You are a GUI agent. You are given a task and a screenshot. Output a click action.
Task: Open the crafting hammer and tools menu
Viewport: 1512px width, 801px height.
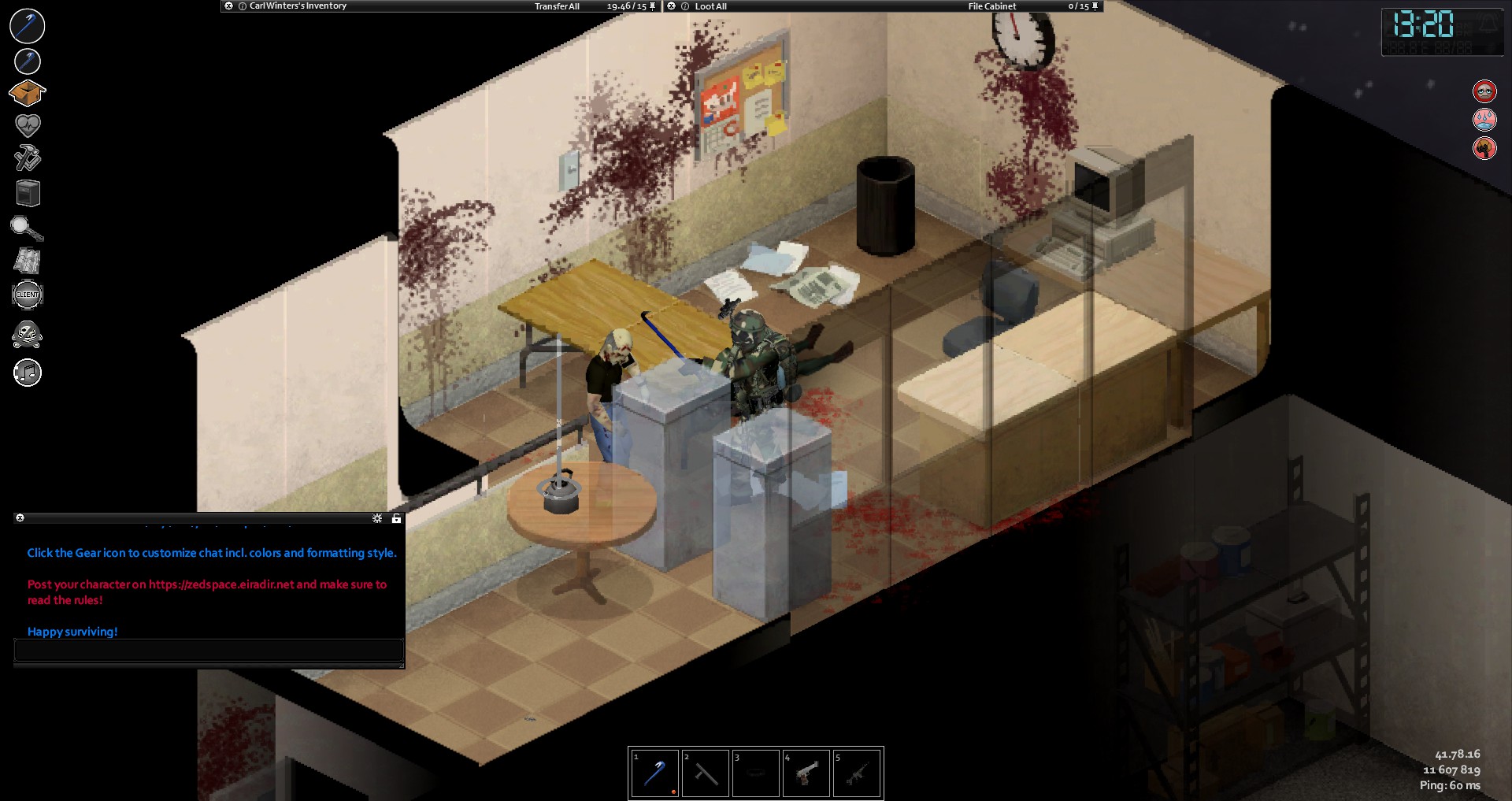[28, 158]
